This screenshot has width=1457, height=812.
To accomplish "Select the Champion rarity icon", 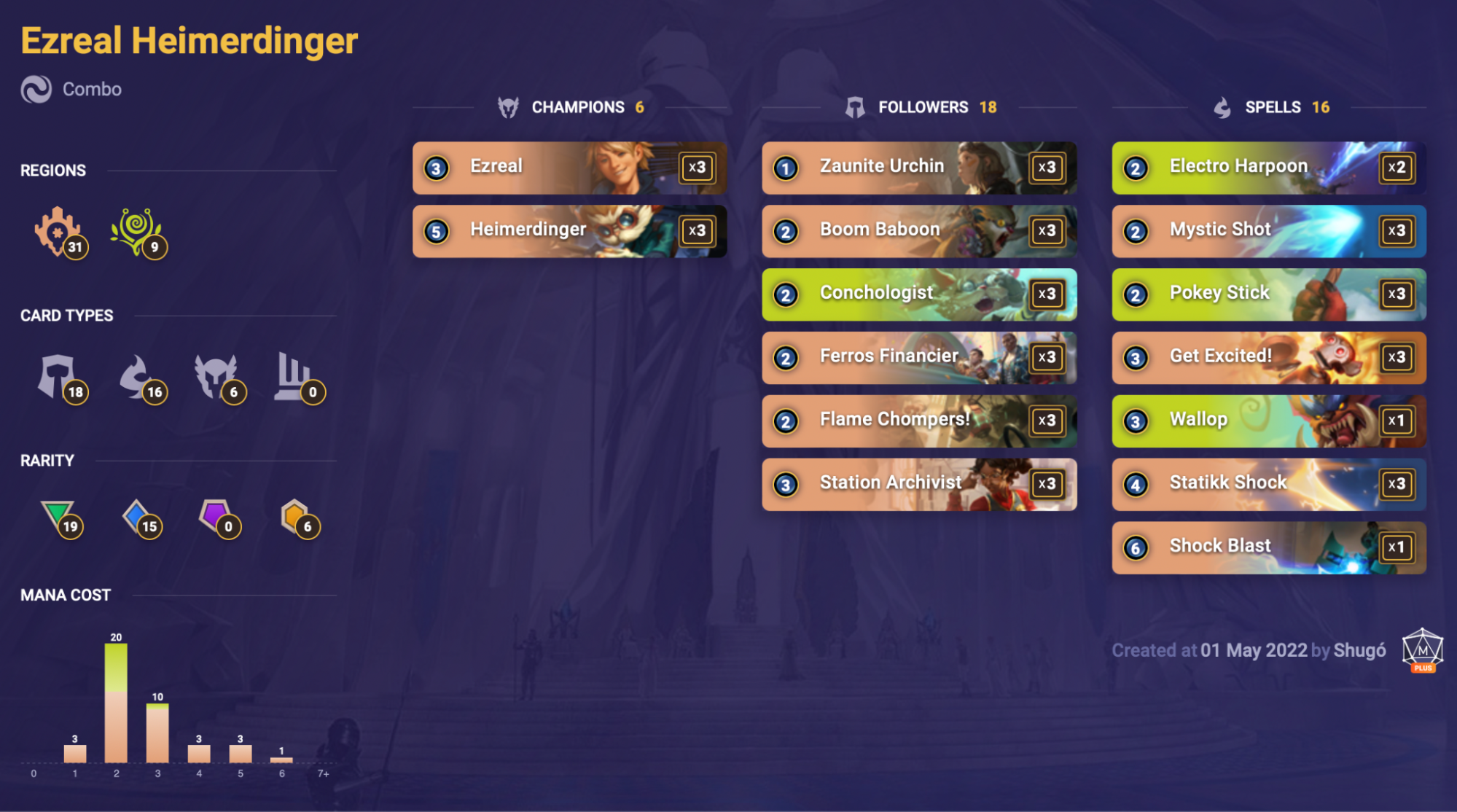I will tap(297, 518).
